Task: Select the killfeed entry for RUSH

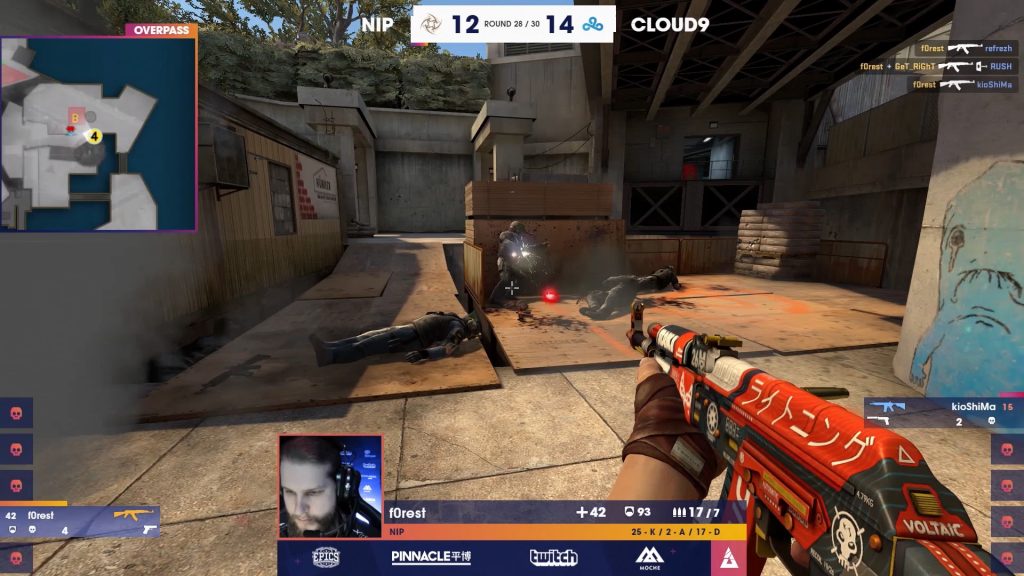Action: (937, 66)
